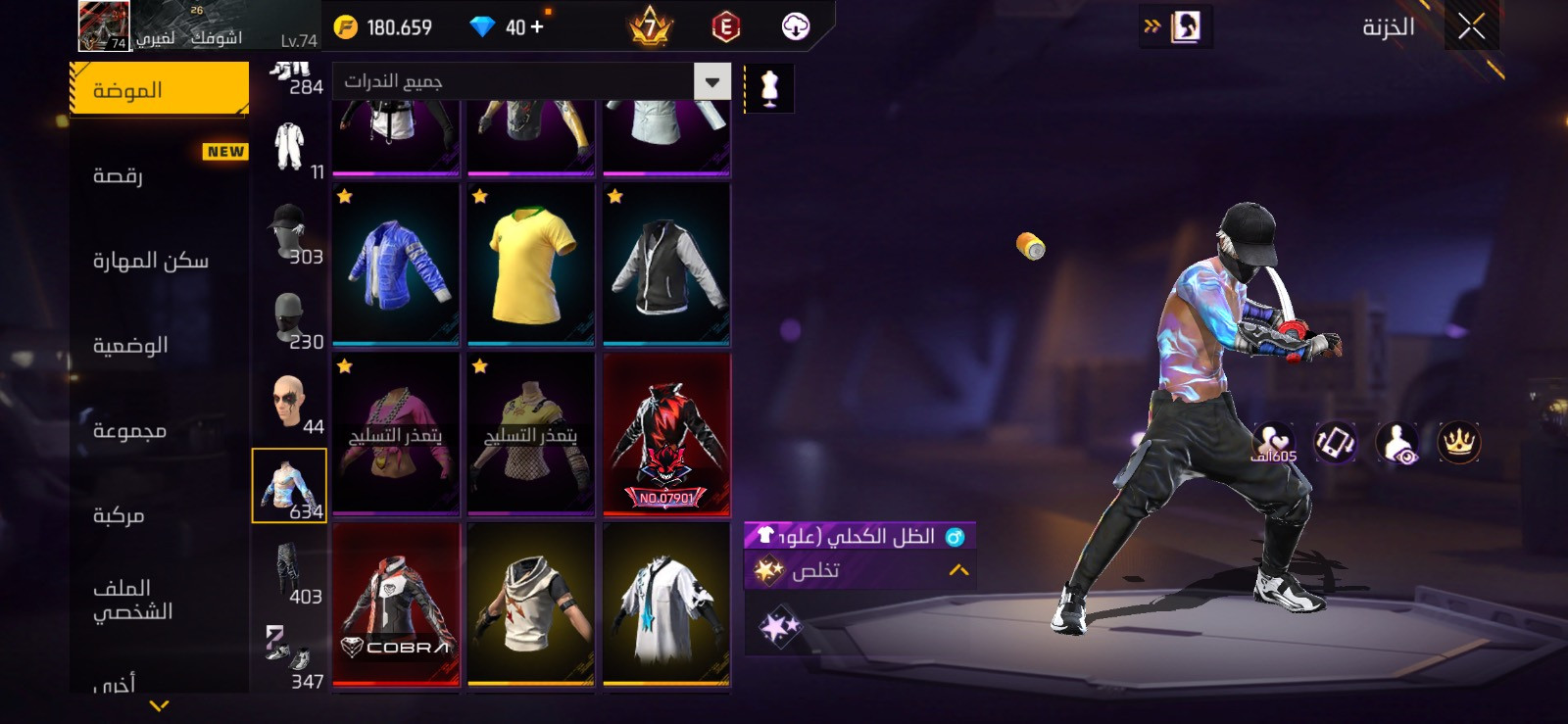Open the سكن المهارة skill skin tab
The image size is (1568, 724).
coord(151,261)
